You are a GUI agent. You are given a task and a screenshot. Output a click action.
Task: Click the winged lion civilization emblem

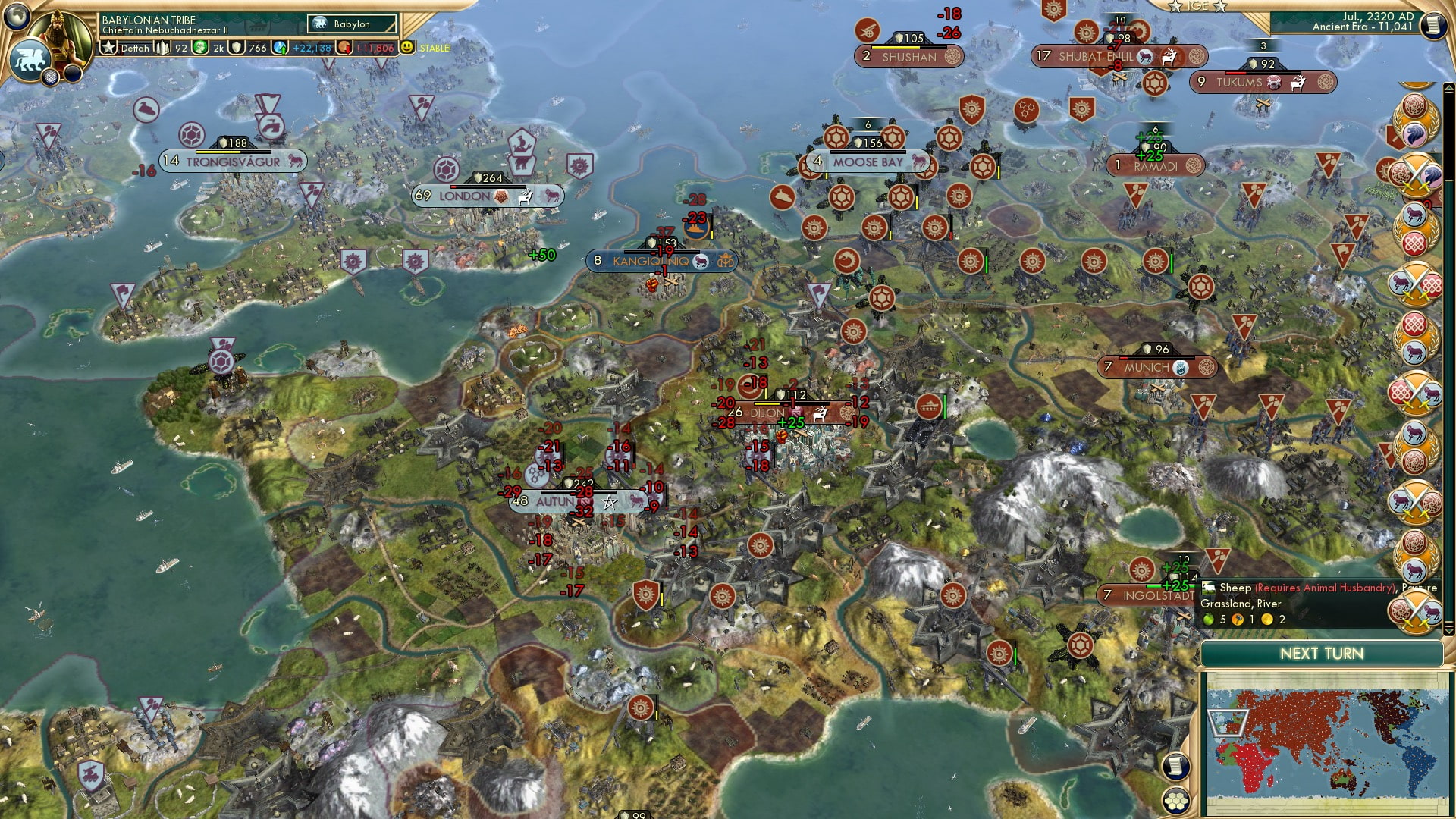(x=29, y=59)
